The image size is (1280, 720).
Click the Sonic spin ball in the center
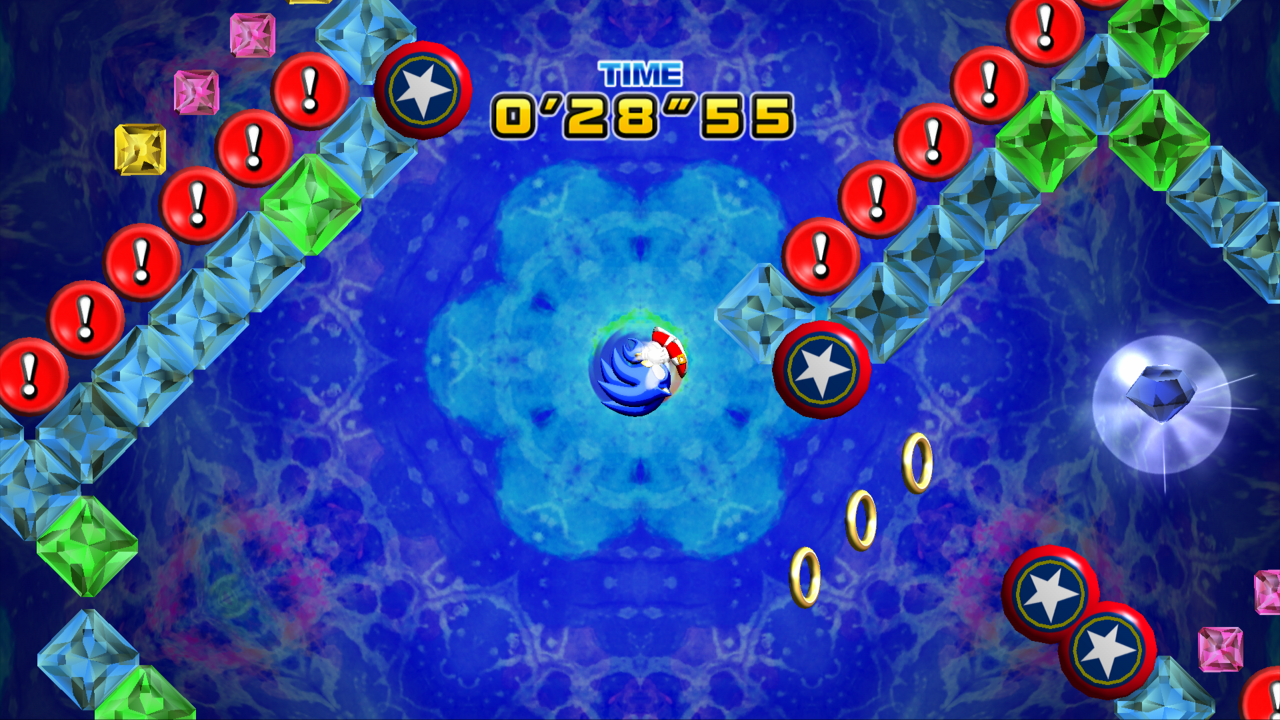640,370
